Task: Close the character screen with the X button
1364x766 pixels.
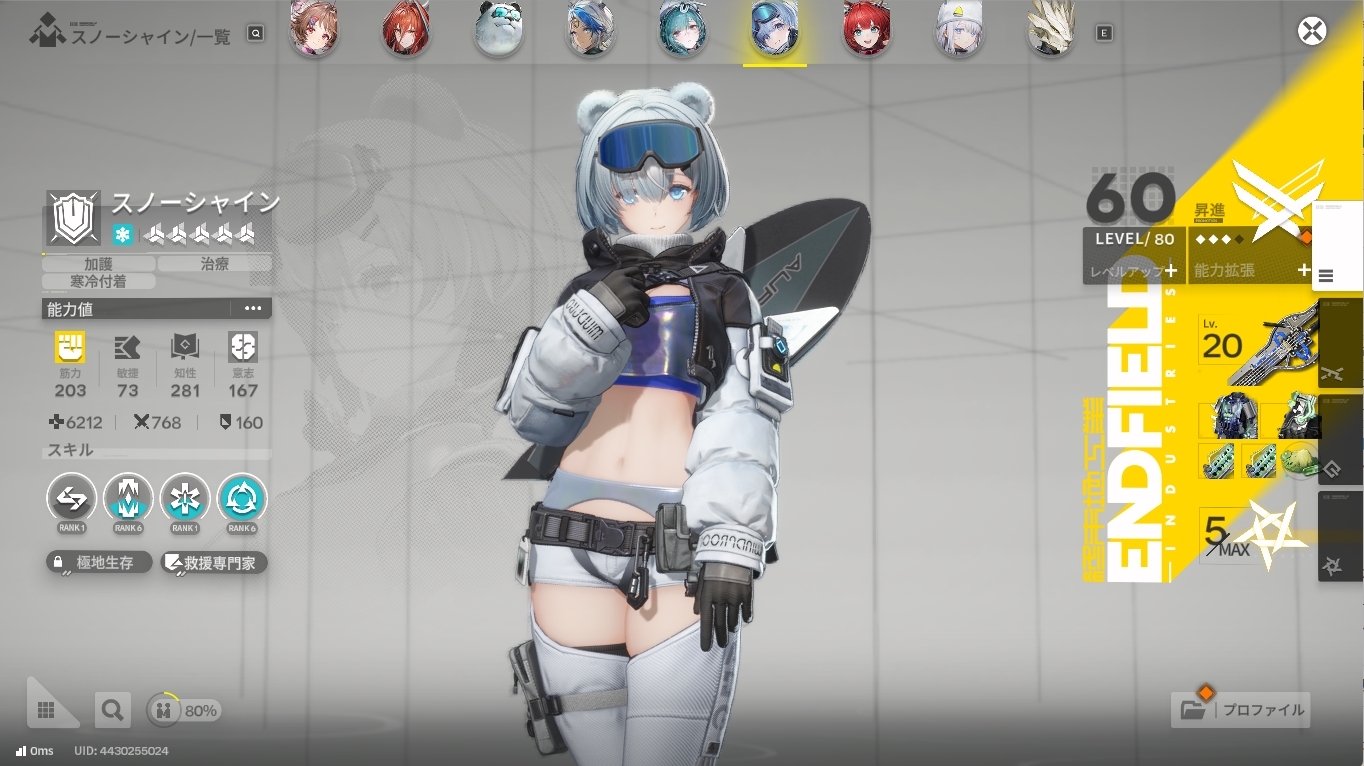Action: (1311, 31)
